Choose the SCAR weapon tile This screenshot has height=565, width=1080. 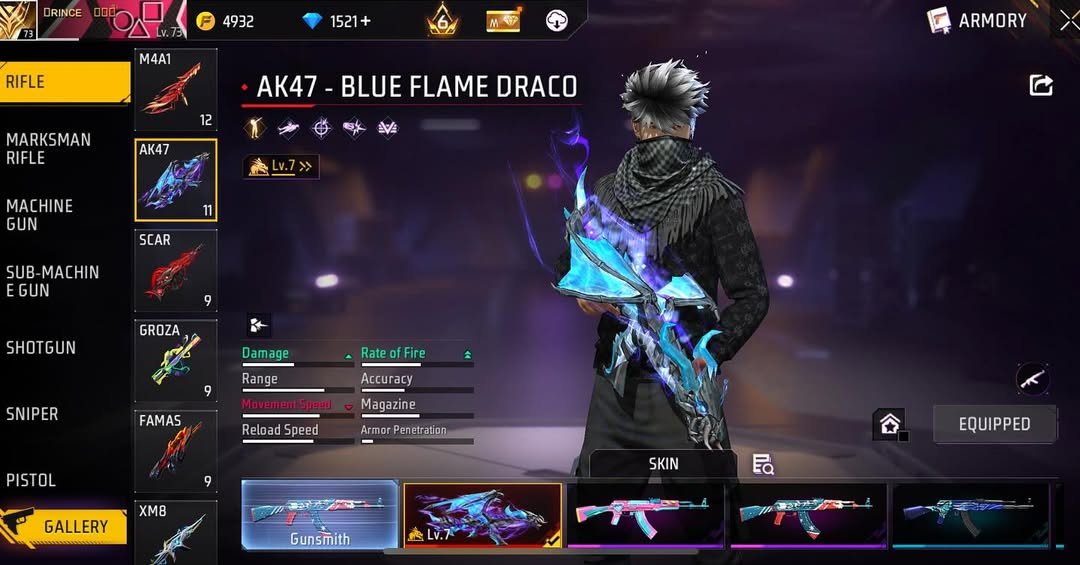click(176, 271)
